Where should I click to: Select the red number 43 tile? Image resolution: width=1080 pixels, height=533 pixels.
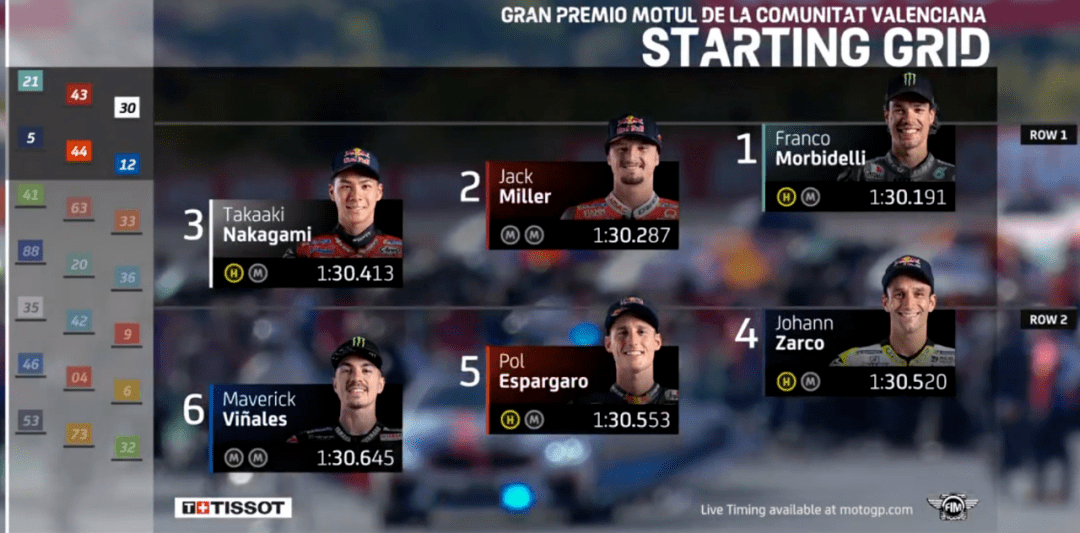pyautogui.click(x=79, y=95)
